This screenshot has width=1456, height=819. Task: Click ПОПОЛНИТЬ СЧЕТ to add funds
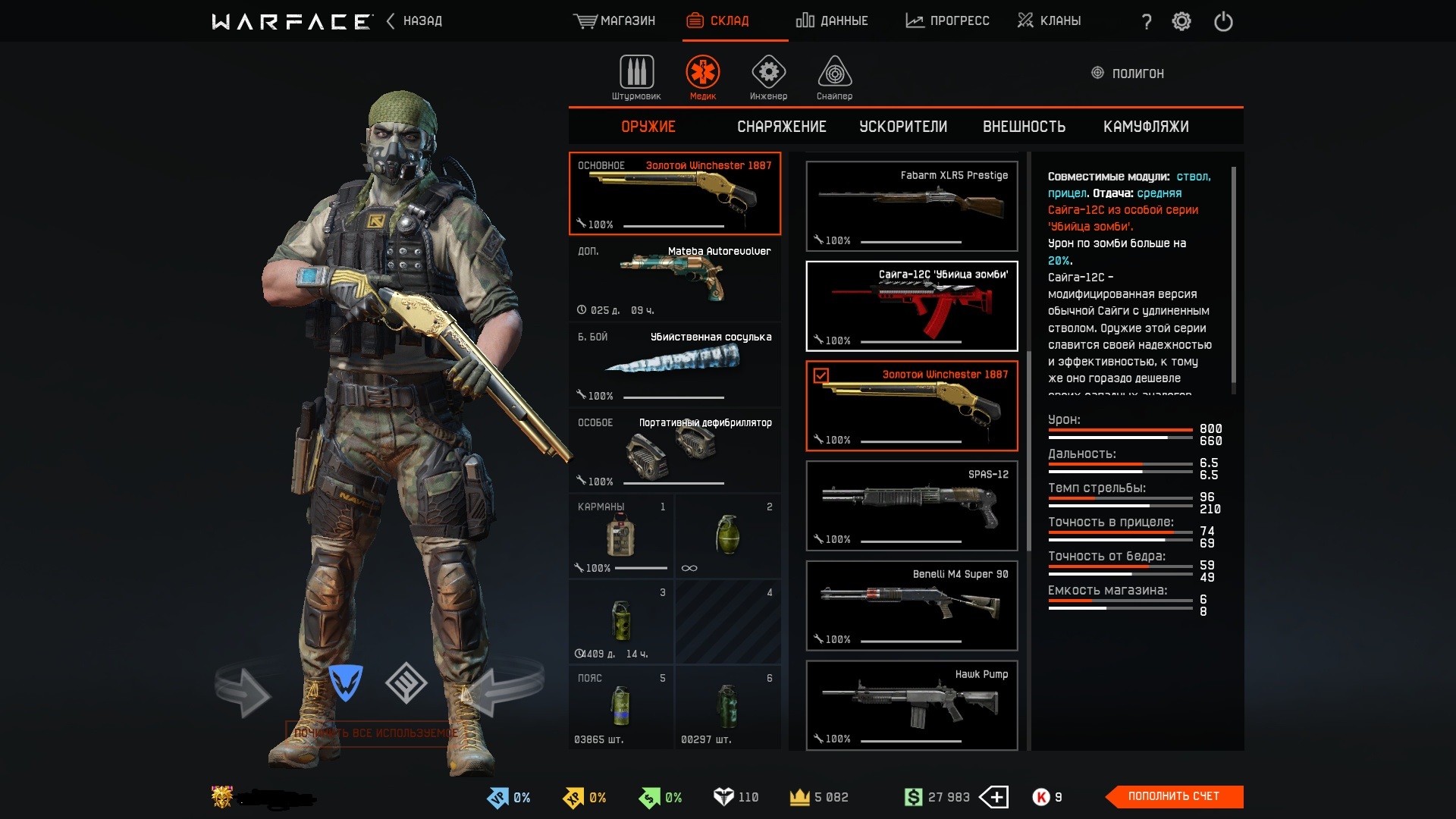coord(1173,796)
